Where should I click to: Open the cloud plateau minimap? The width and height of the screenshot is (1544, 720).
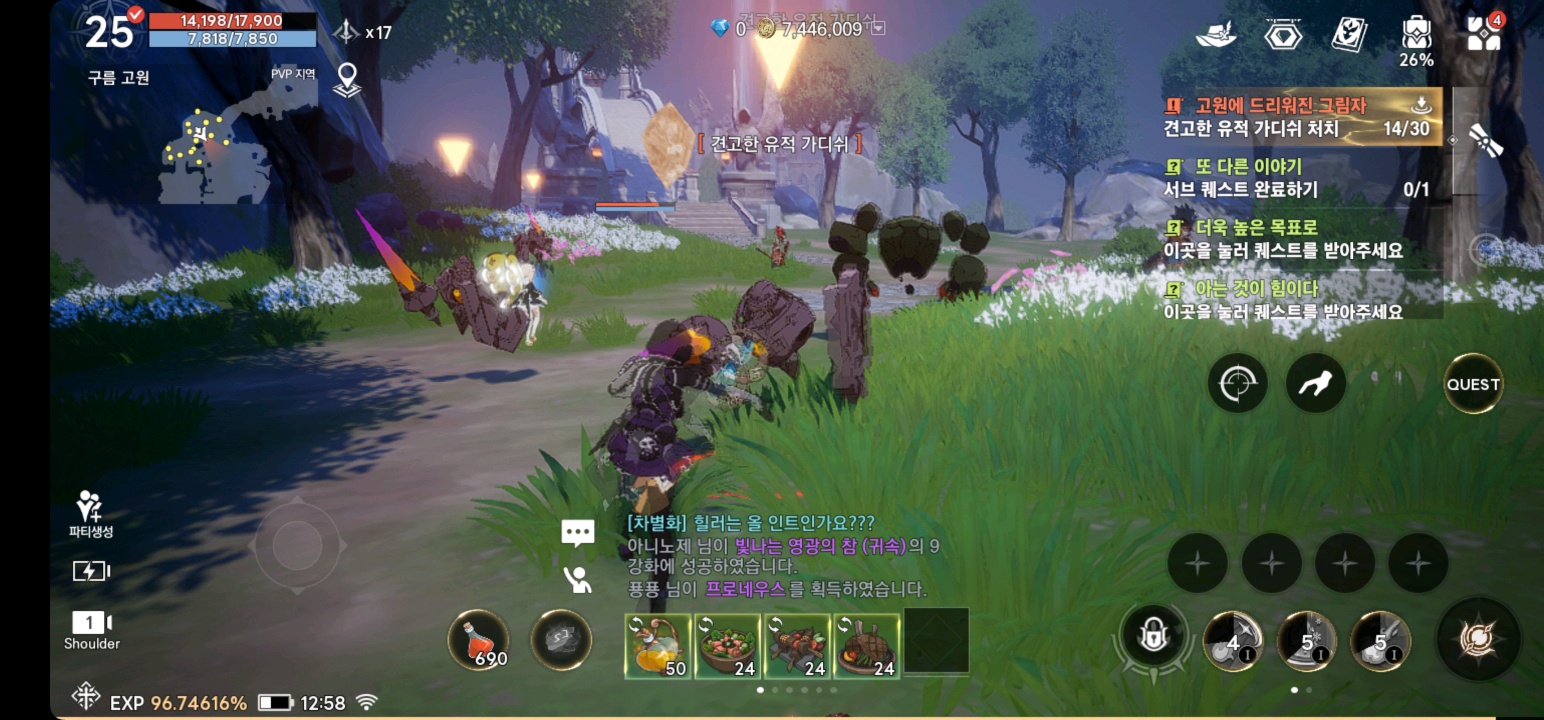point(215,152)
